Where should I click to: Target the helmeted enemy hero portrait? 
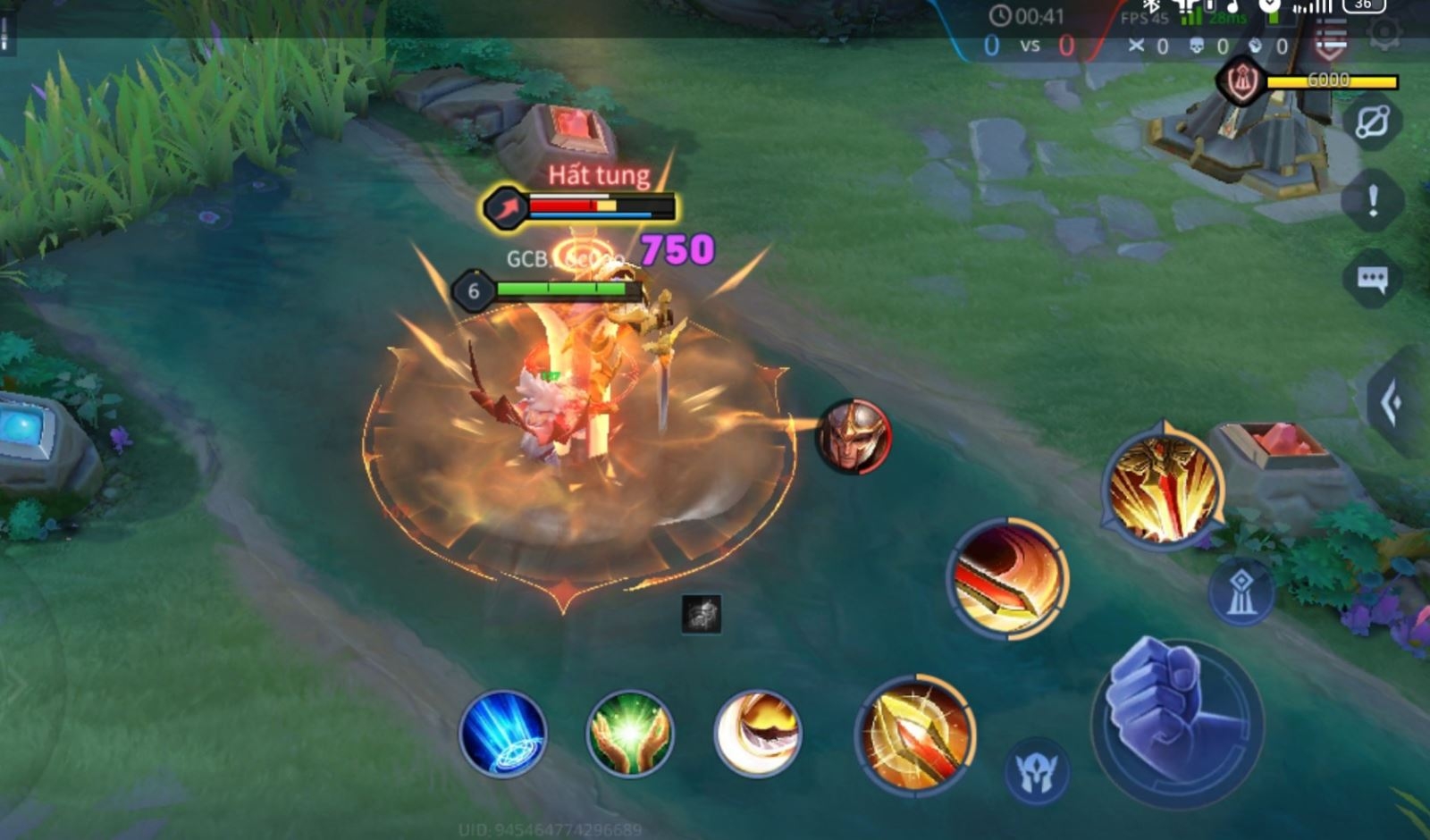854,437
